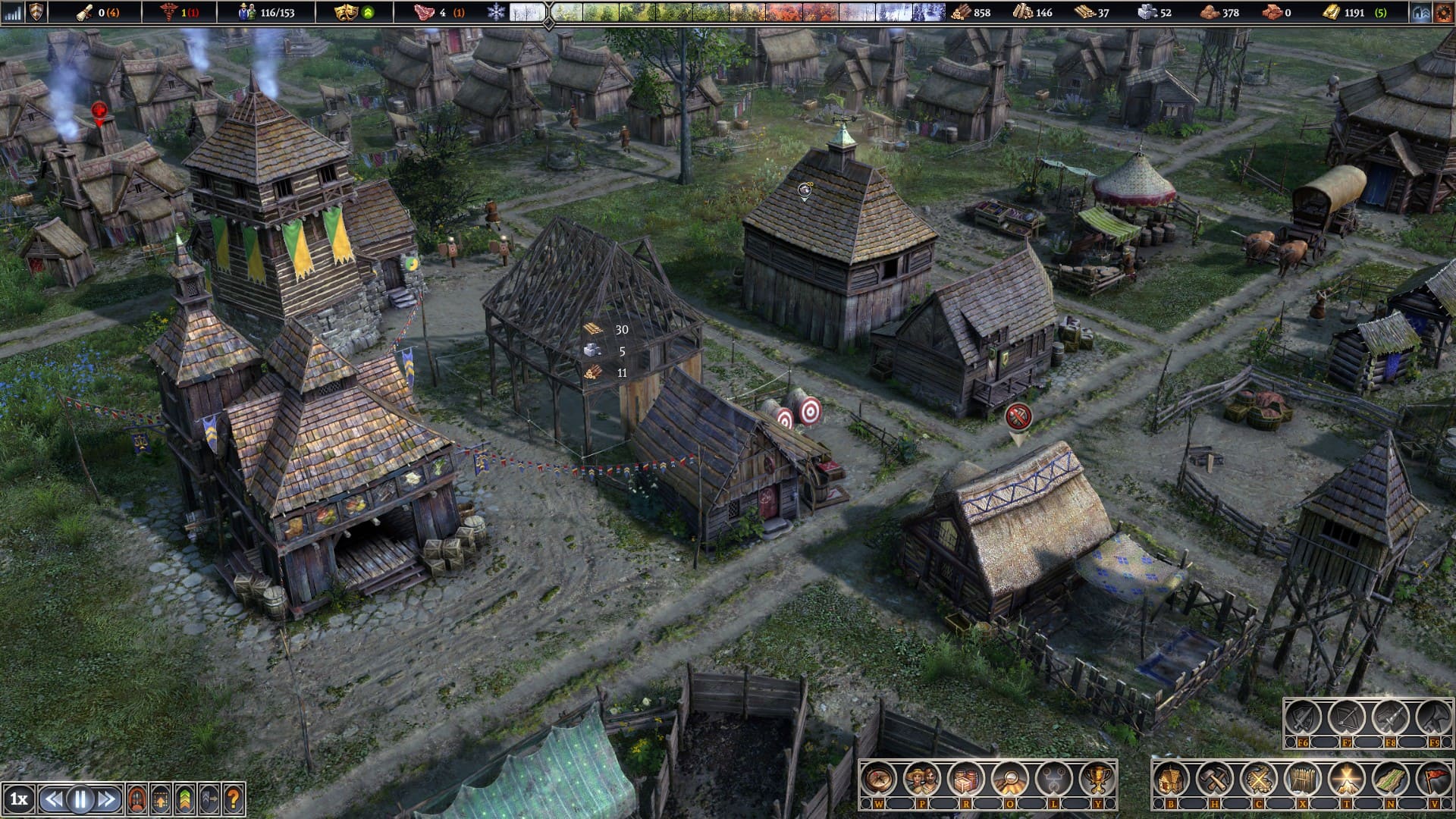Open the house building menu

[x=1171, y=779]
